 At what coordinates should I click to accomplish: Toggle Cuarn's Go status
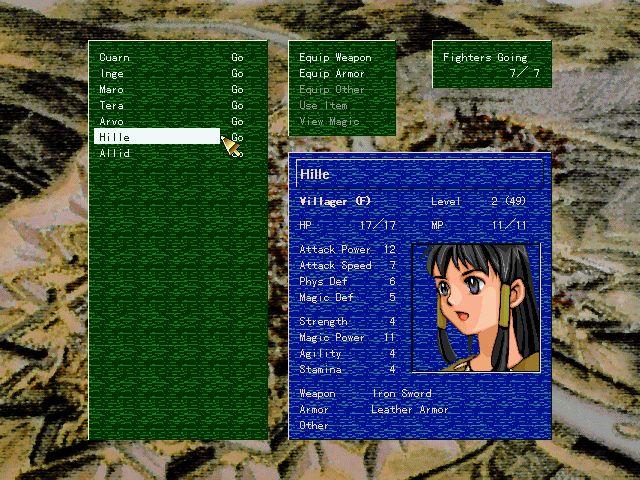(x=237, y=57)
